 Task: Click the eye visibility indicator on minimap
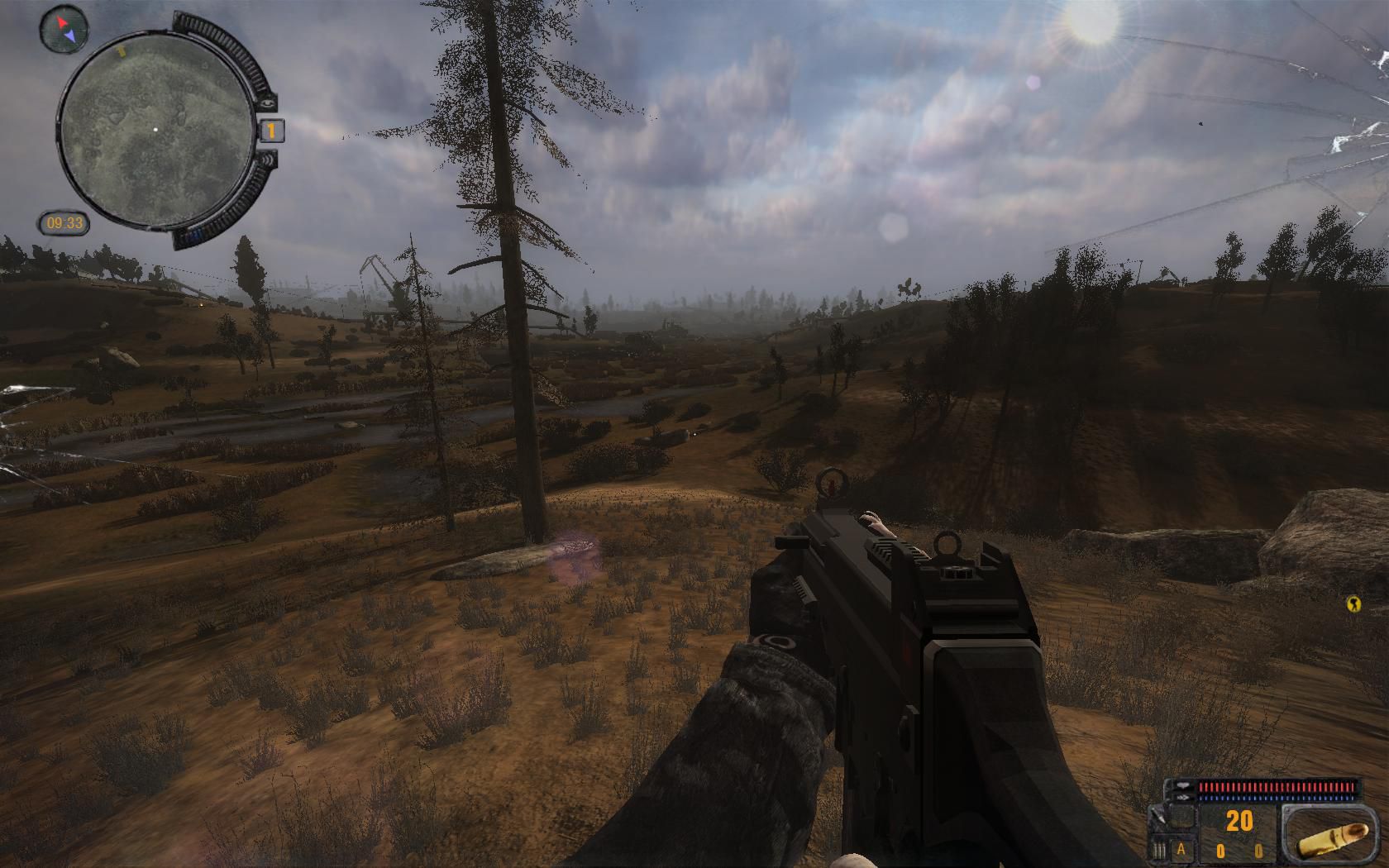pos(269,102)
